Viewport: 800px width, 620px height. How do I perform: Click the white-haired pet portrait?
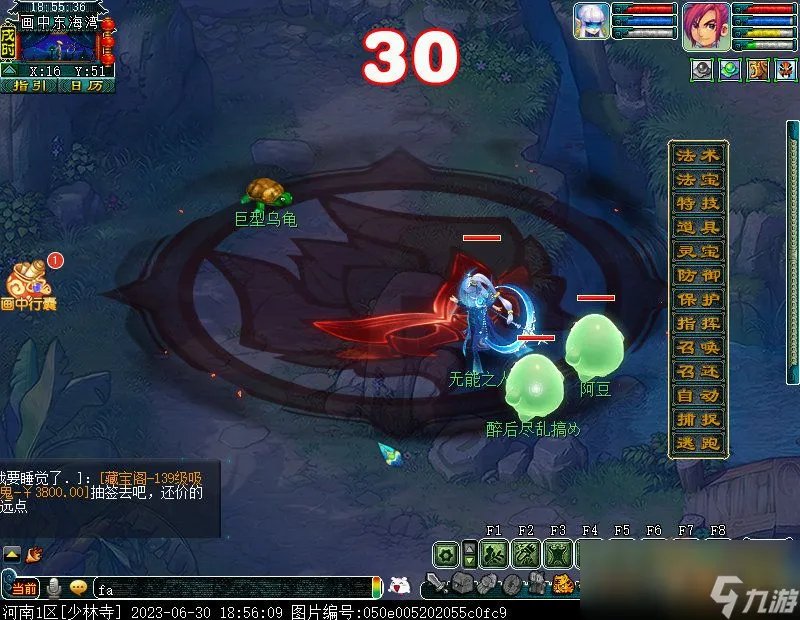(x=592, y=23)
